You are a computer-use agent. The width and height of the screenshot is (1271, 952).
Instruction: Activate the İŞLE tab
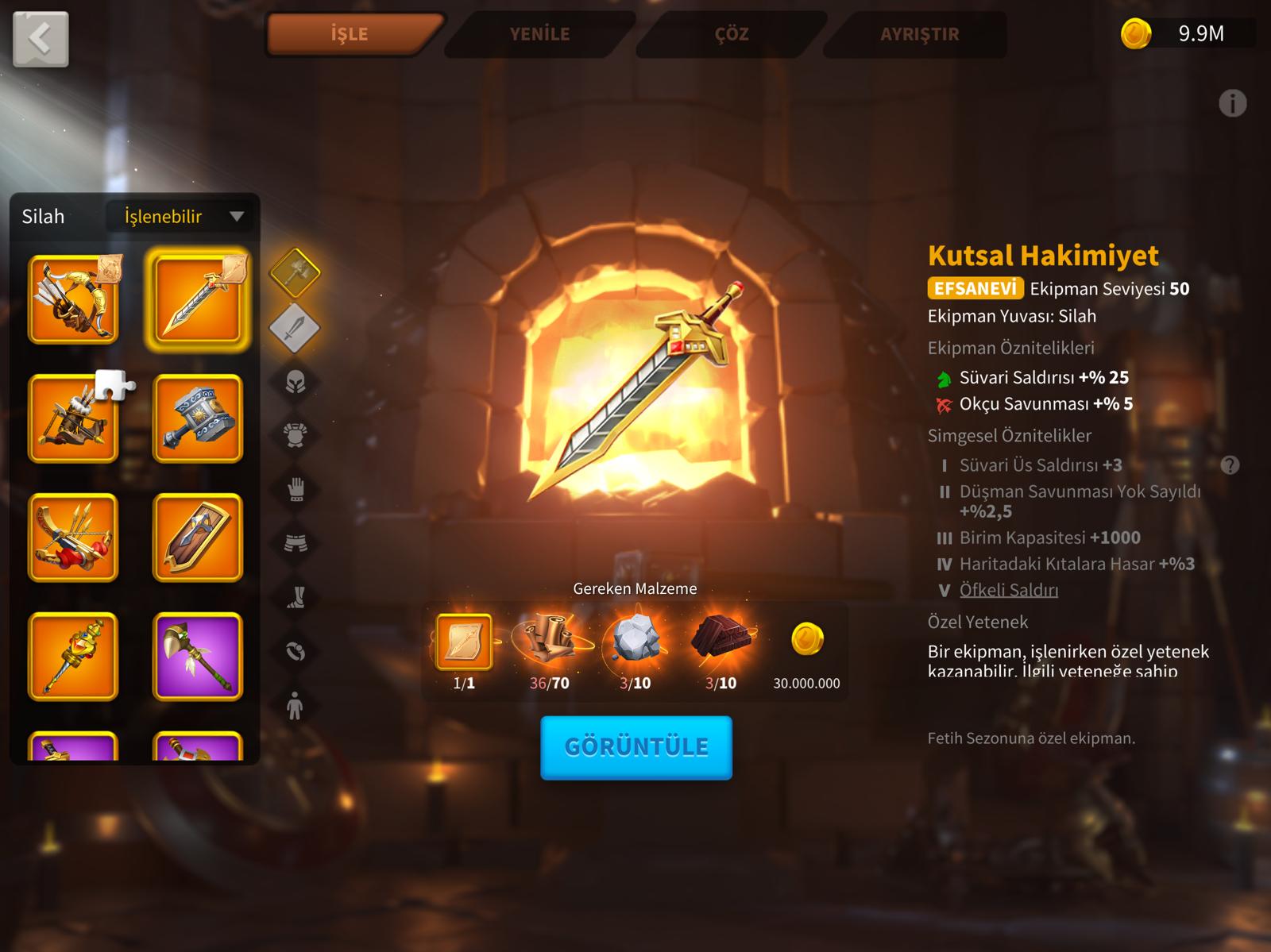tap(350, 34)
